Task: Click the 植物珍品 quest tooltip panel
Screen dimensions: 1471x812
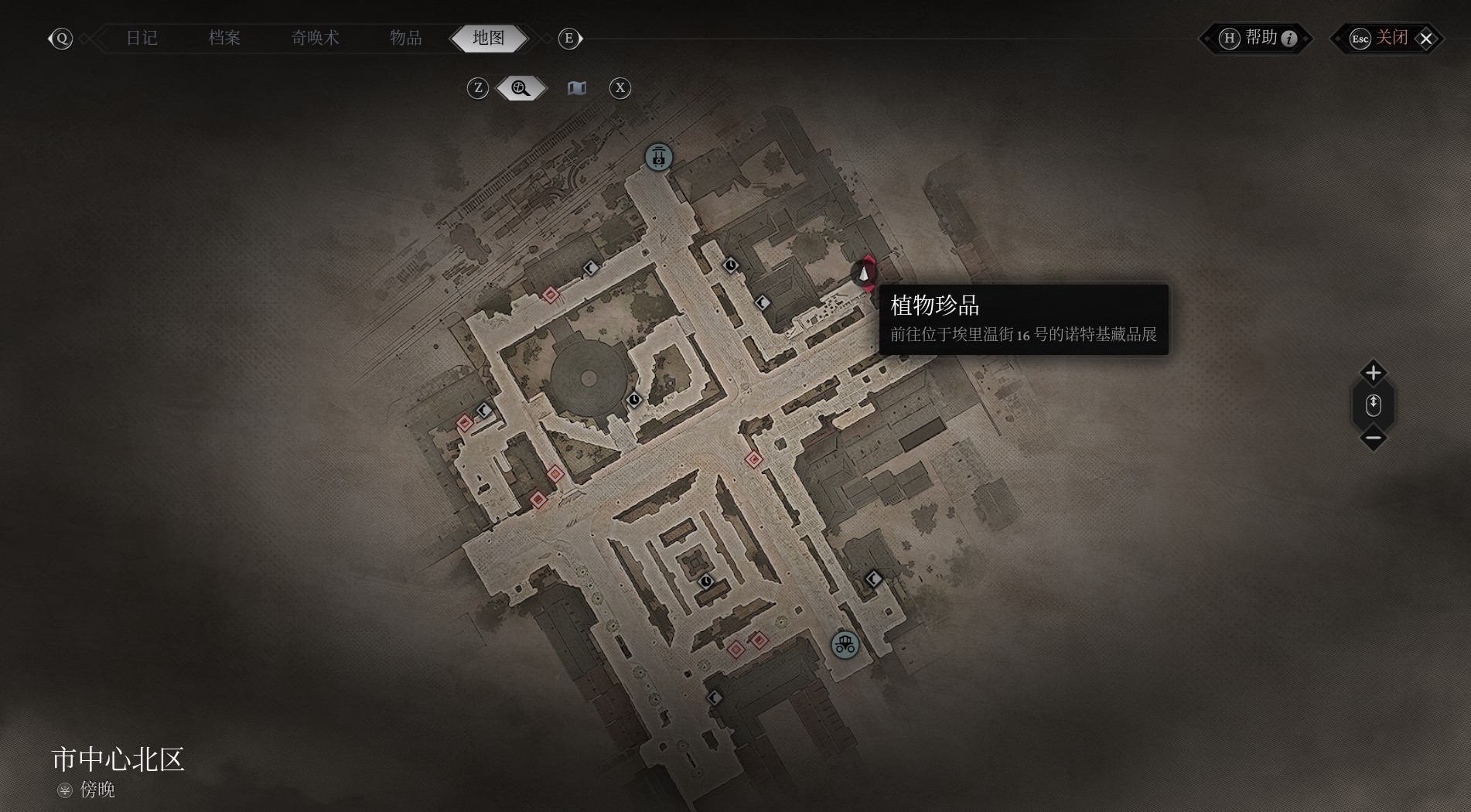Action: [x=1025, y=319]
